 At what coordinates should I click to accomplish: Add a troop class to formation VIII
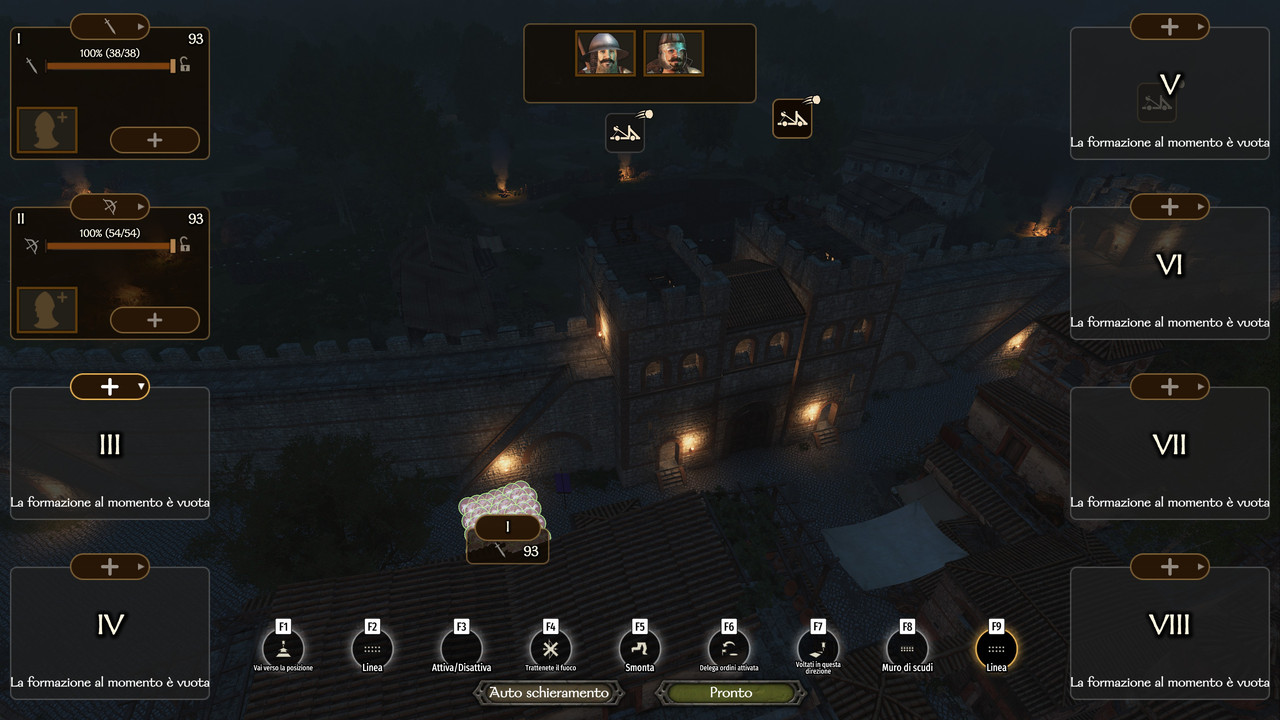(x=1169, y=567)
